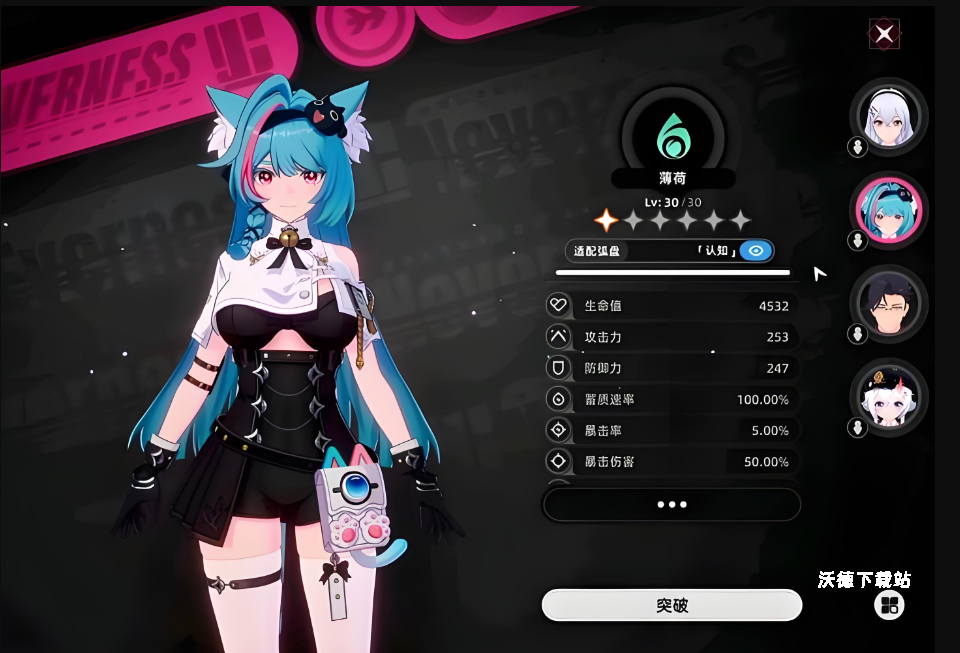
Task: Close the character panel with the X
Action: pyautogui.click(x=884, y=34)
